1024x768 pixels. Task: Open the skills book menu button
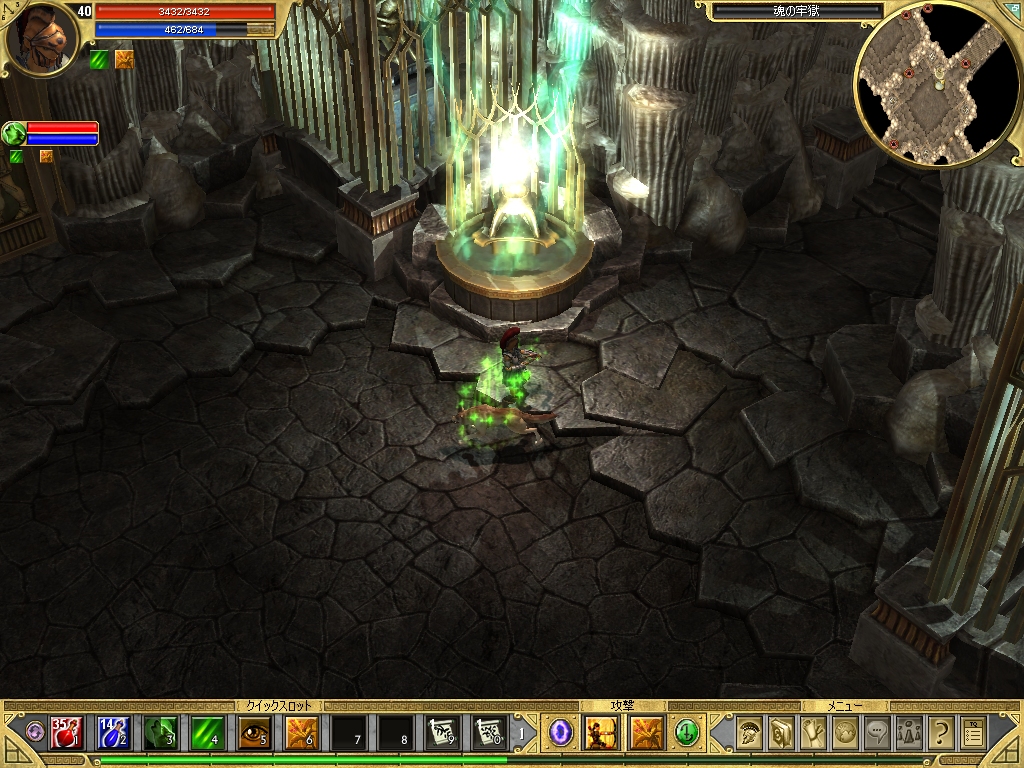point(781,733)
